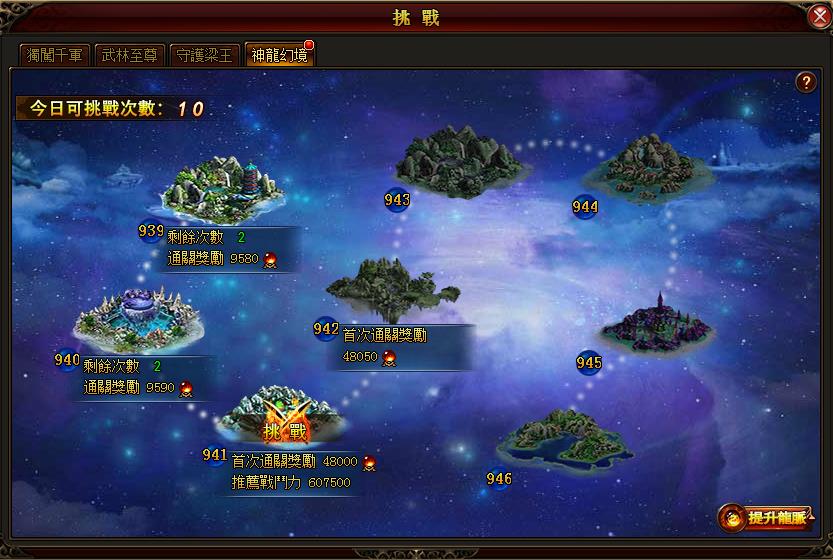
Task: Choose stage 940 fountain island
Action: 139,318
